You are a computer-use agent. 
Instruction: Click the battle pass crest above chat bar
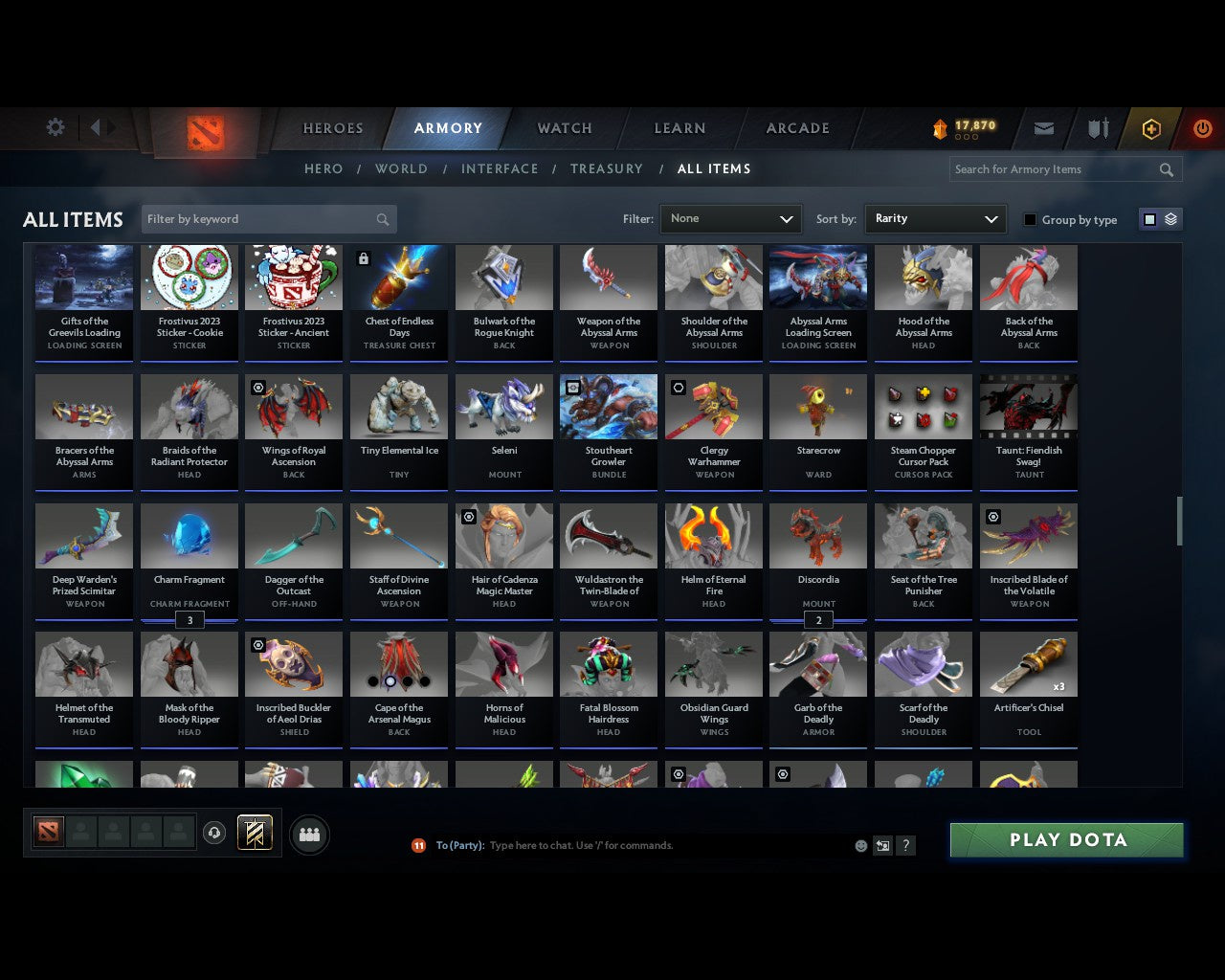coord(255,833)
